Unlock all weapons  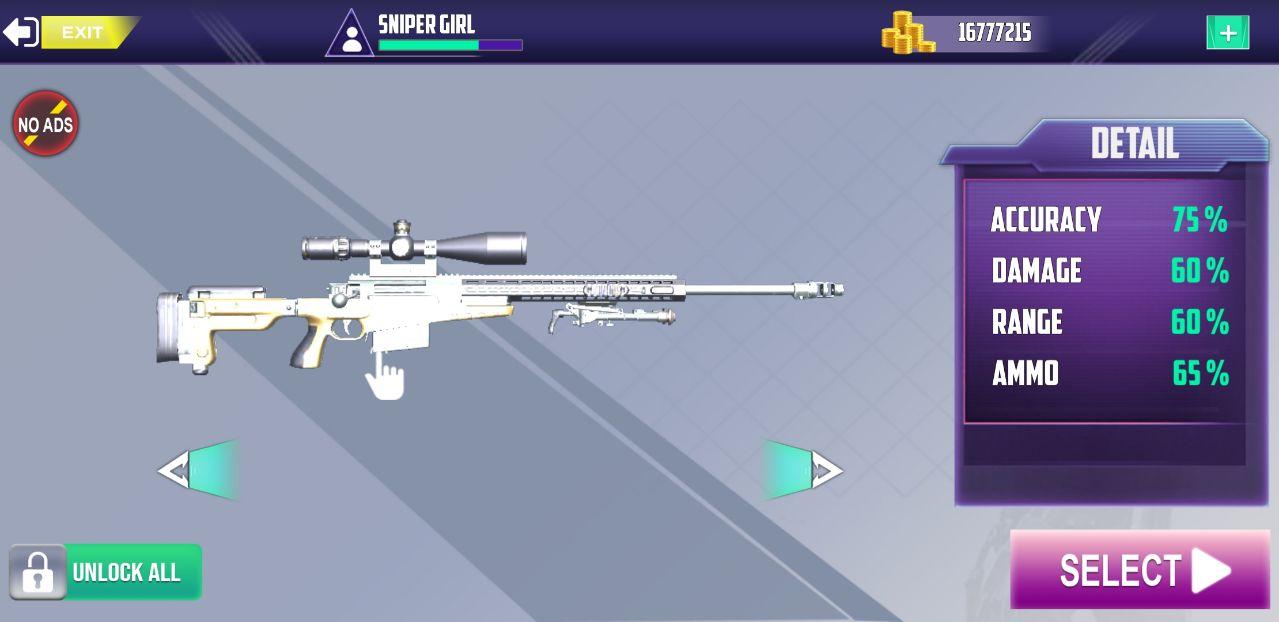106,572
